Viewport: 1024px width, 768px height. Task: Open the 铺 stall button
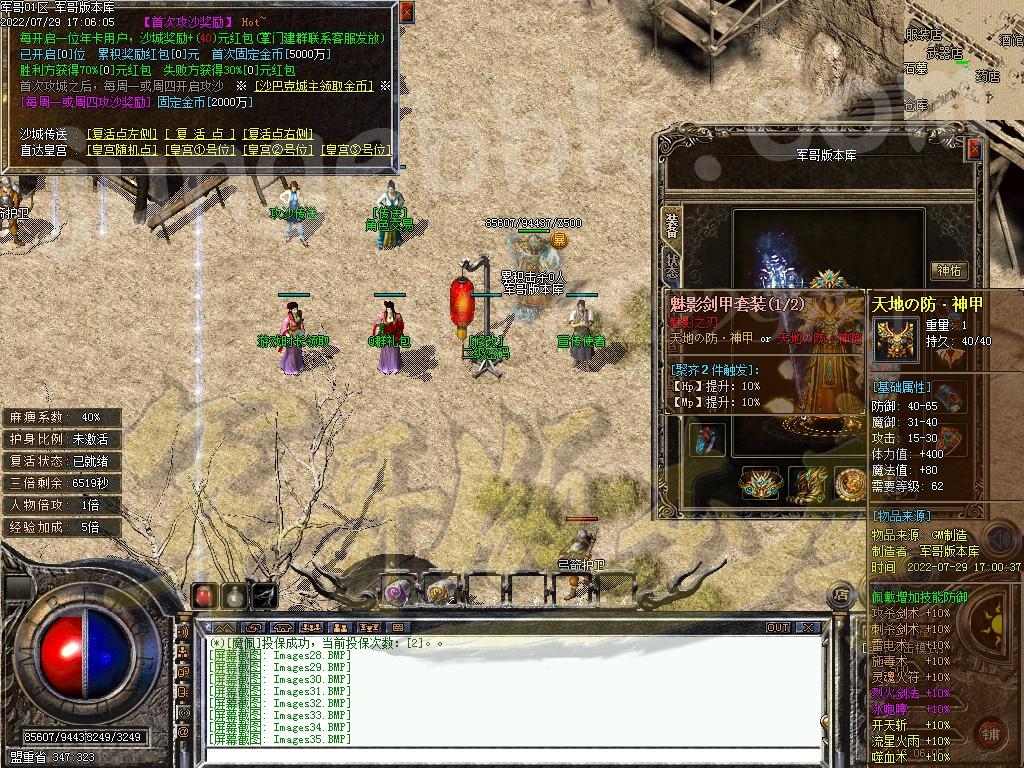(x=989, y=732)
